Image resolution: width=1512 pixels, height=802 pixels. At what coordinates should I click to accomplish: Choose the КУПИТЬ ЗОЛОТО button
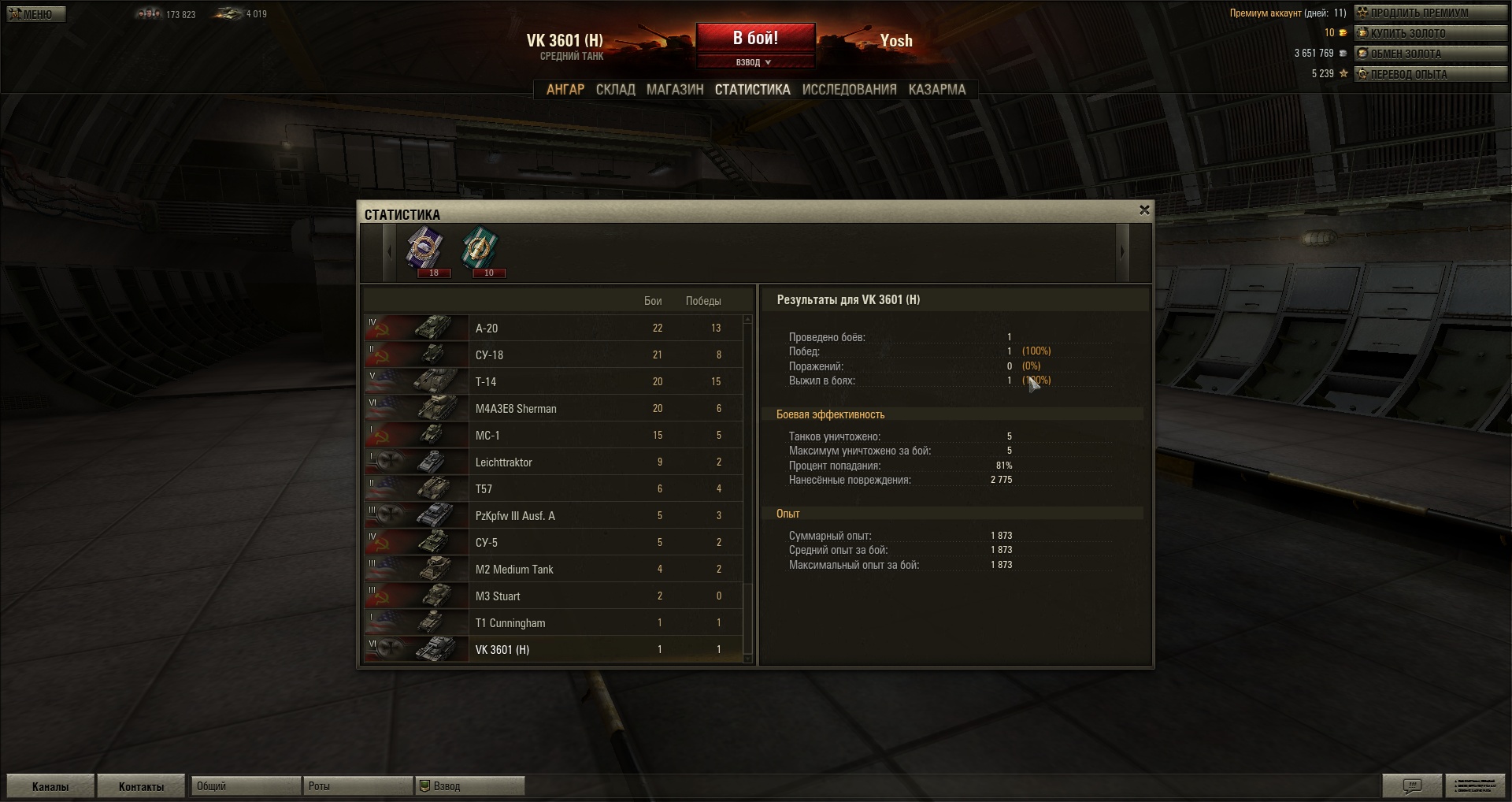tap(1429, 33)
